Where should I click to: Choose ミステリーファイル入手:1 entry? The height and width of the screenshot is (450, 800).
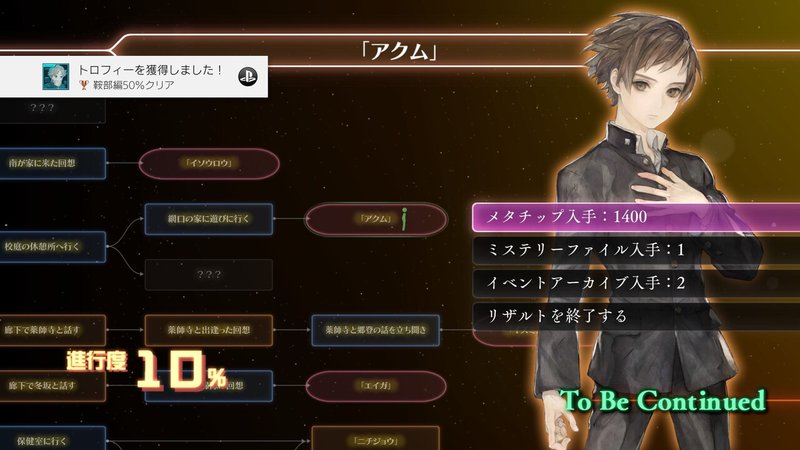click(590, 249)
